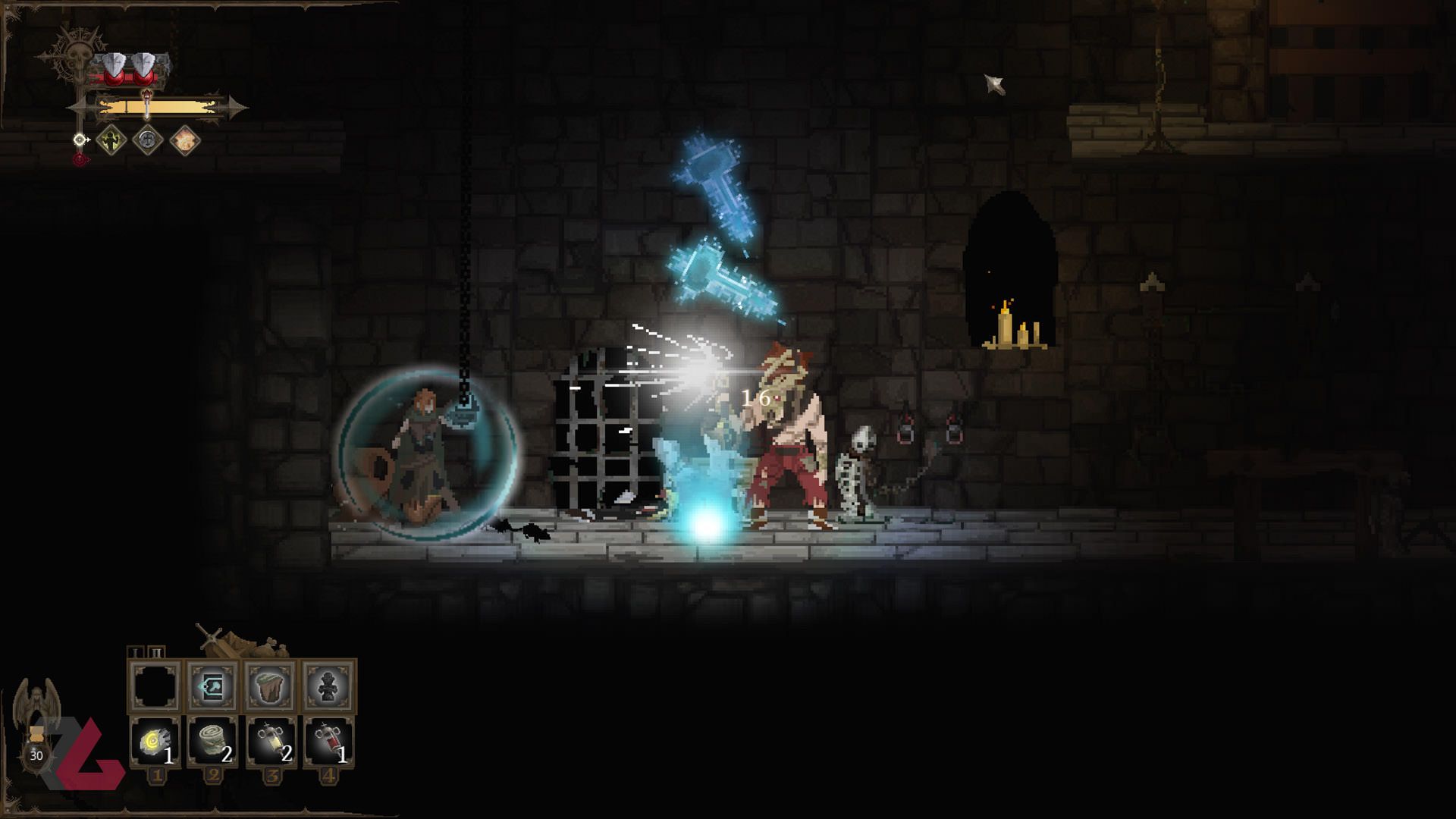Switch to hotbar set II tab
The width and height of the screenshot is (1456, 819).
point(155,653)
